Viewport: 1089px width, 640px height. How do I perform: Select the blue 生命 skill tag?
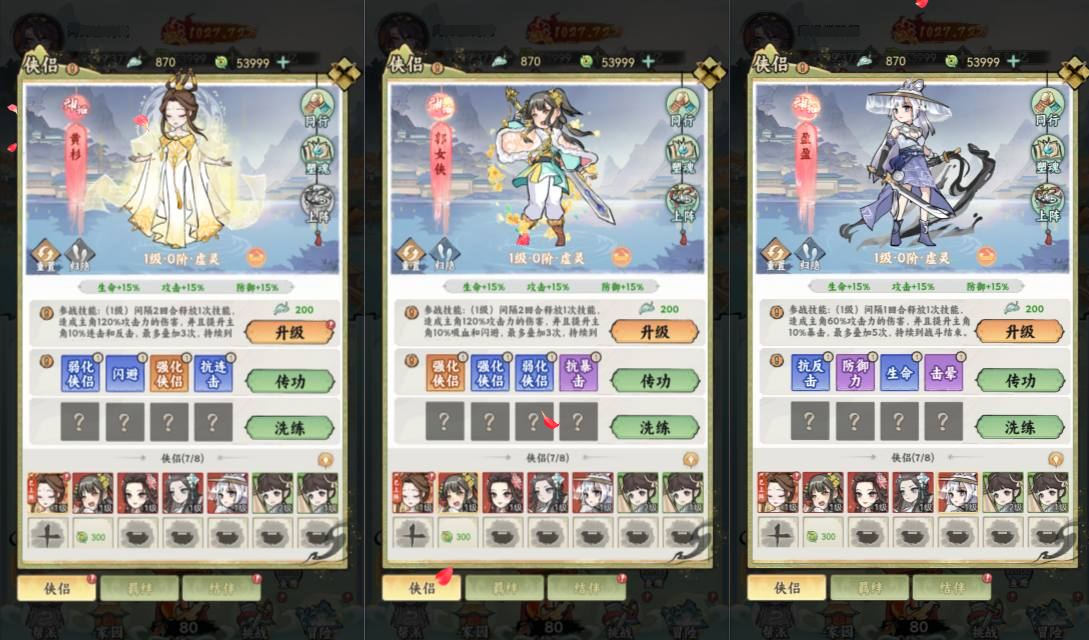(899, 373)
